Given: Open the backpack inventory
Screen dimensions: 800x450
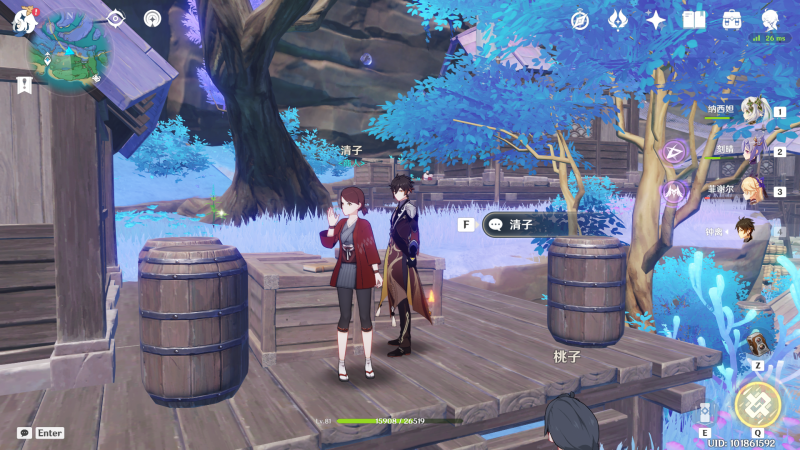Looking at the screenshot, I should pos(732,19).
